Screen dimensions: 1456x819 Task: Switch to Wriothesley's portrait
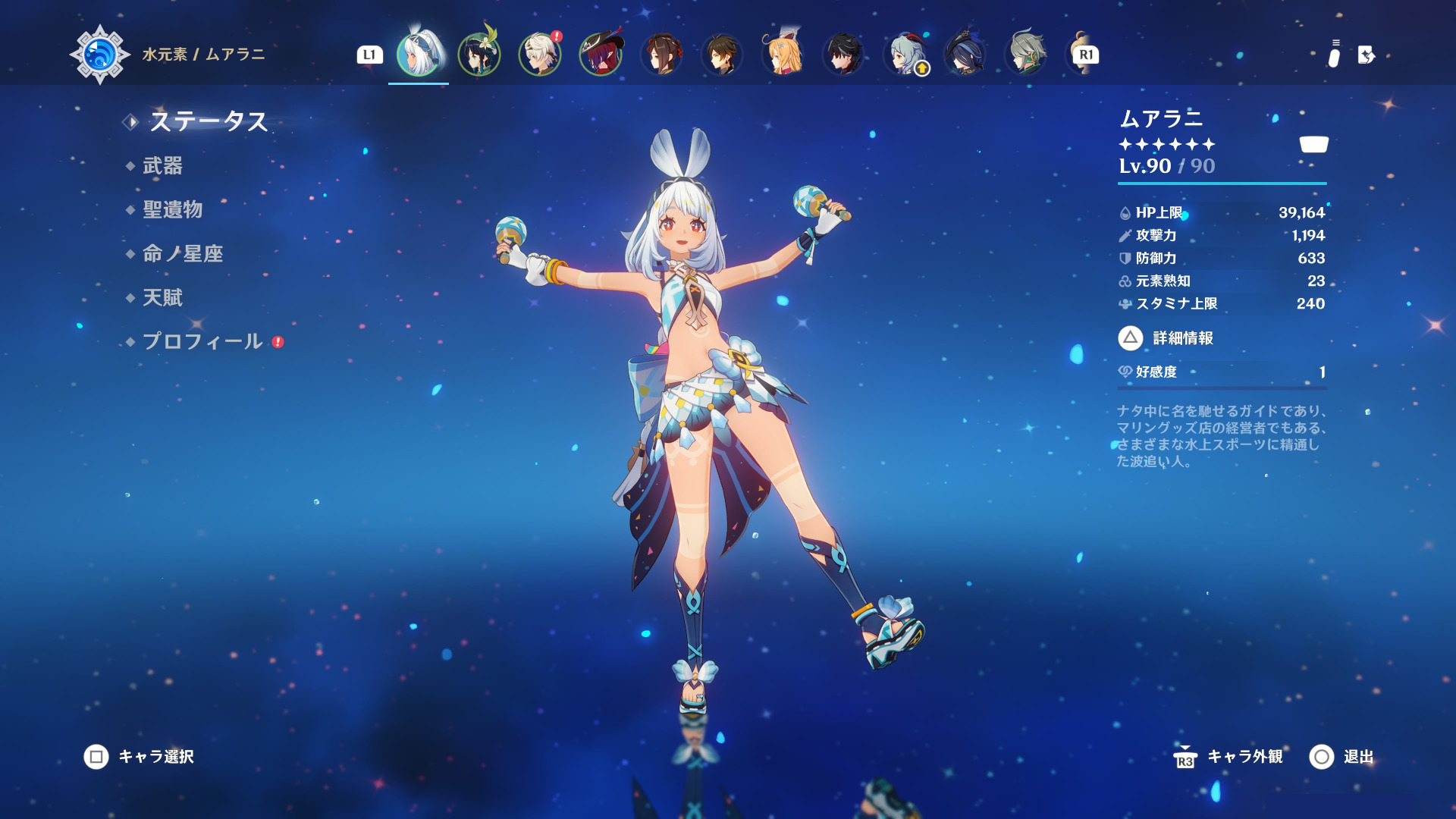pyautogui.click(x=844, y=55)
